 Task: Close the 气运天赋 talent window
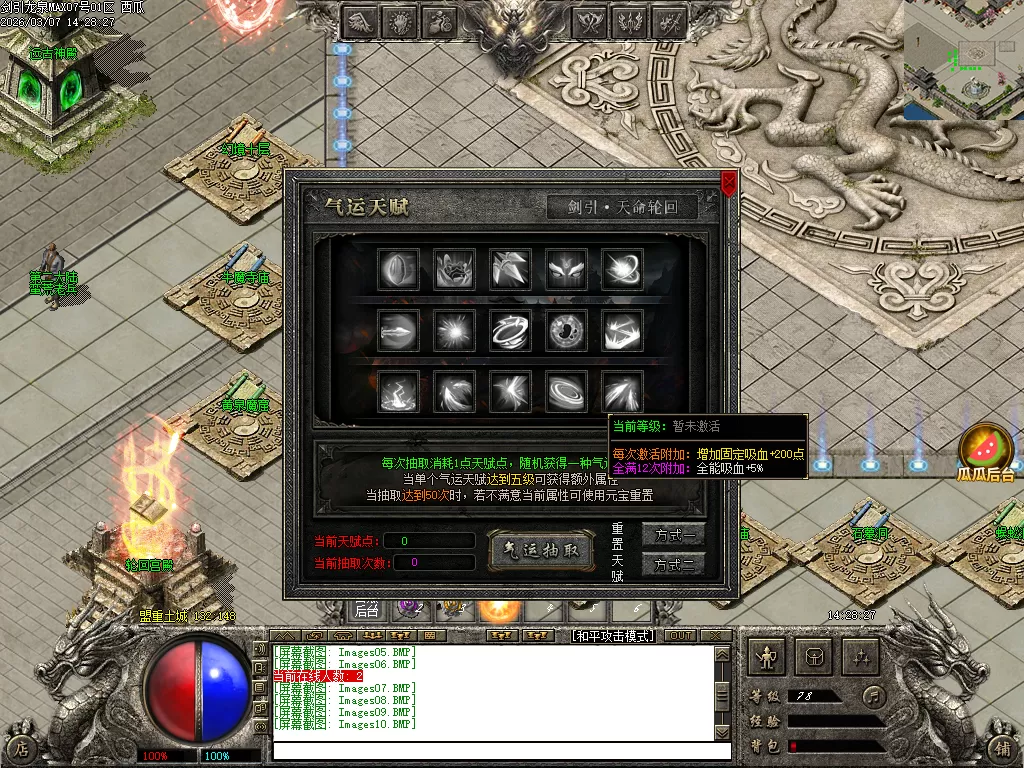coord(729,183)
